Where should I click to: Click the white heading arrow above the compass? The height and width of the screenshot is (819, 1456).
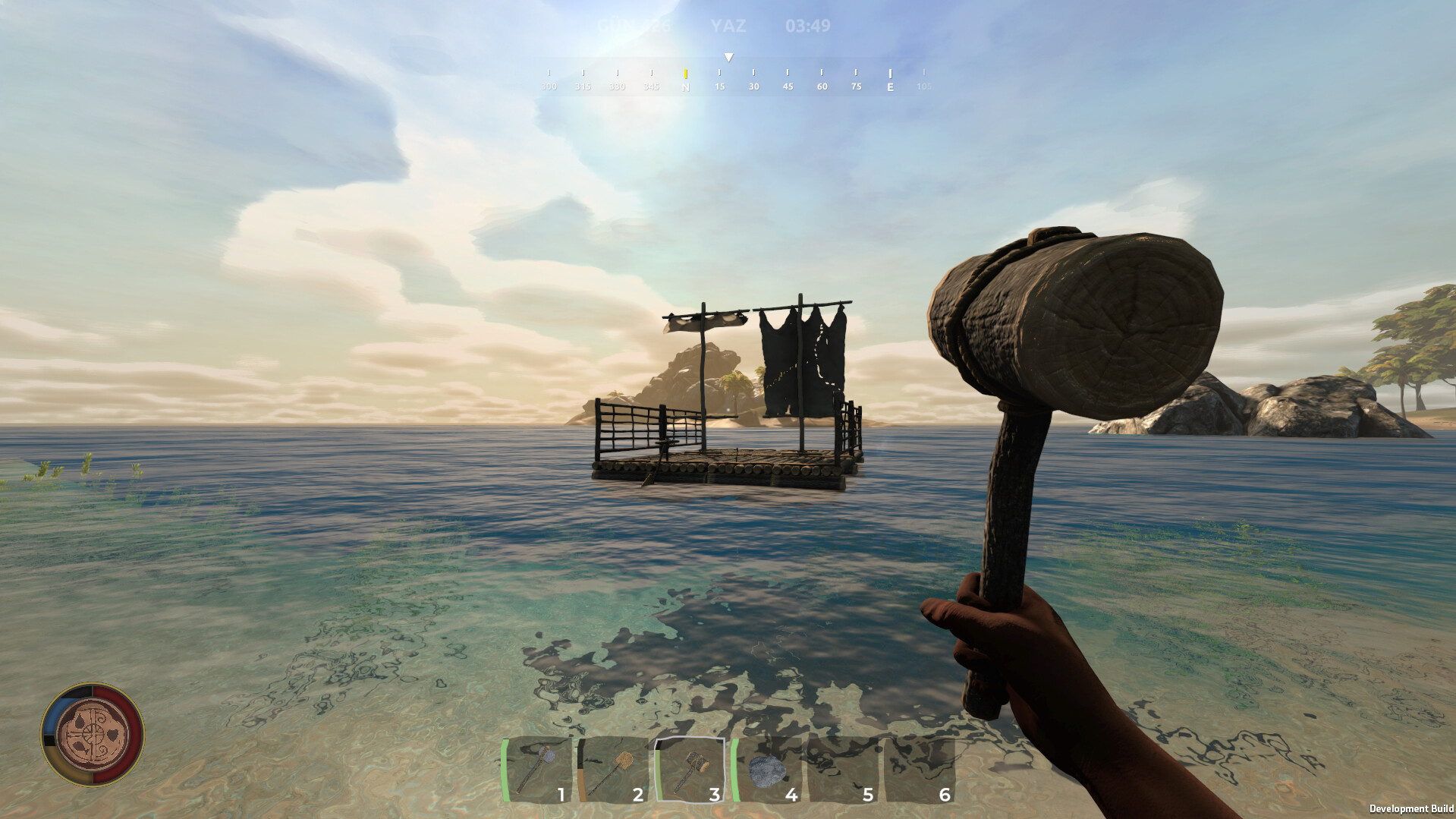(728, 56)
